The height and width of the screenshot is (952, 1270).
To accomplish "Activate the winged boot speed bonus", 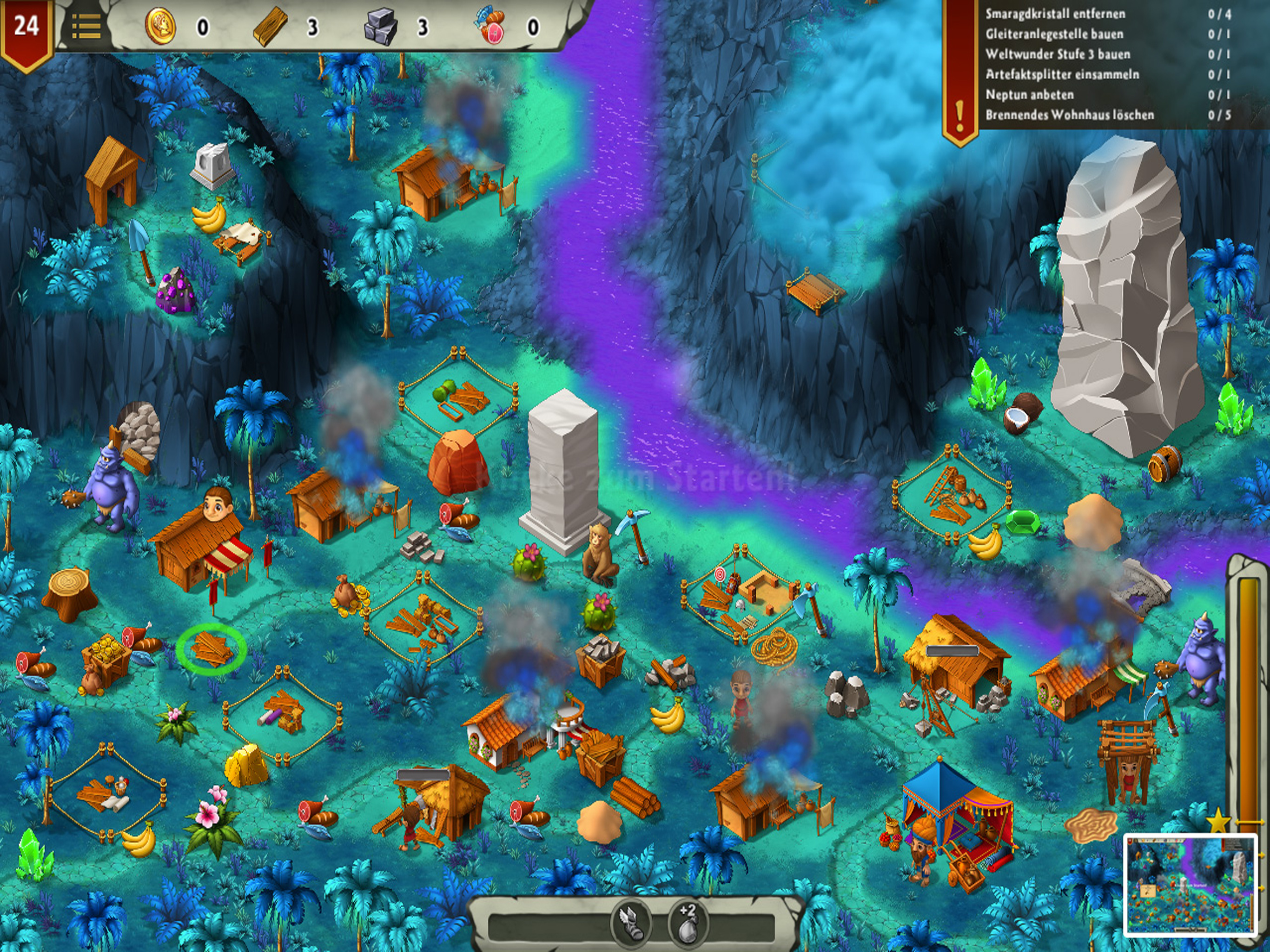I will click(630, 923).
